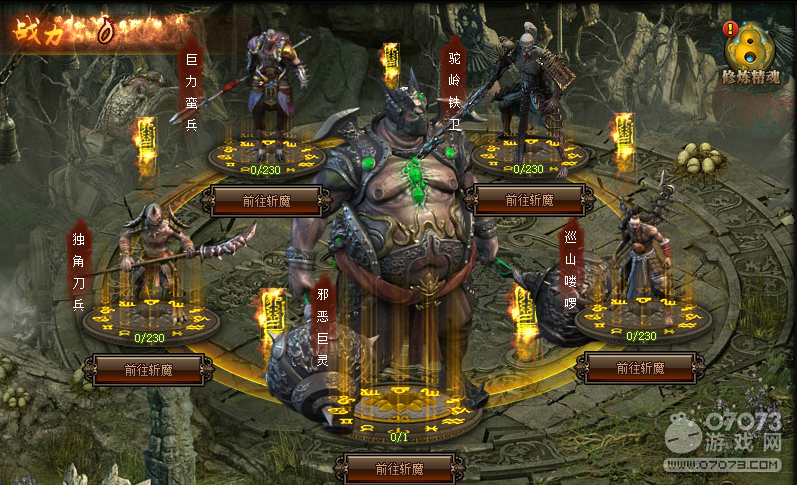Select 前往斩魔 below 巡山喽啰
Screen dimensions: 797x485
pyautogui.click(x=640, y=369)
